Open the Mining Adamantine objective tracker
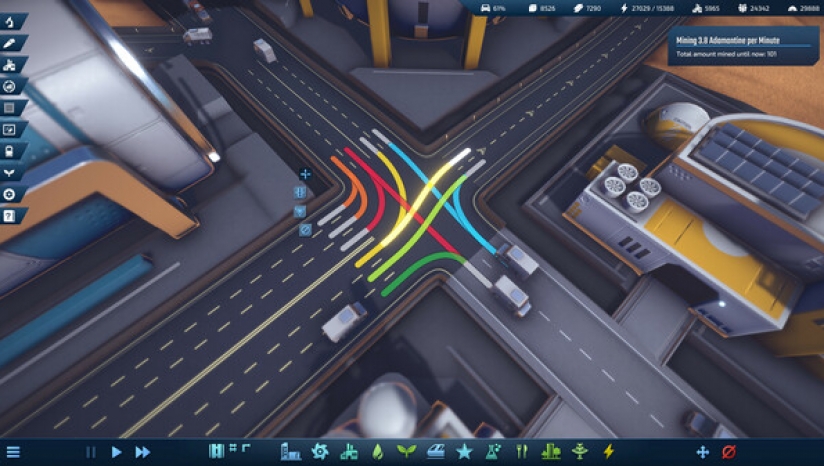 click(x=744, y=46)
